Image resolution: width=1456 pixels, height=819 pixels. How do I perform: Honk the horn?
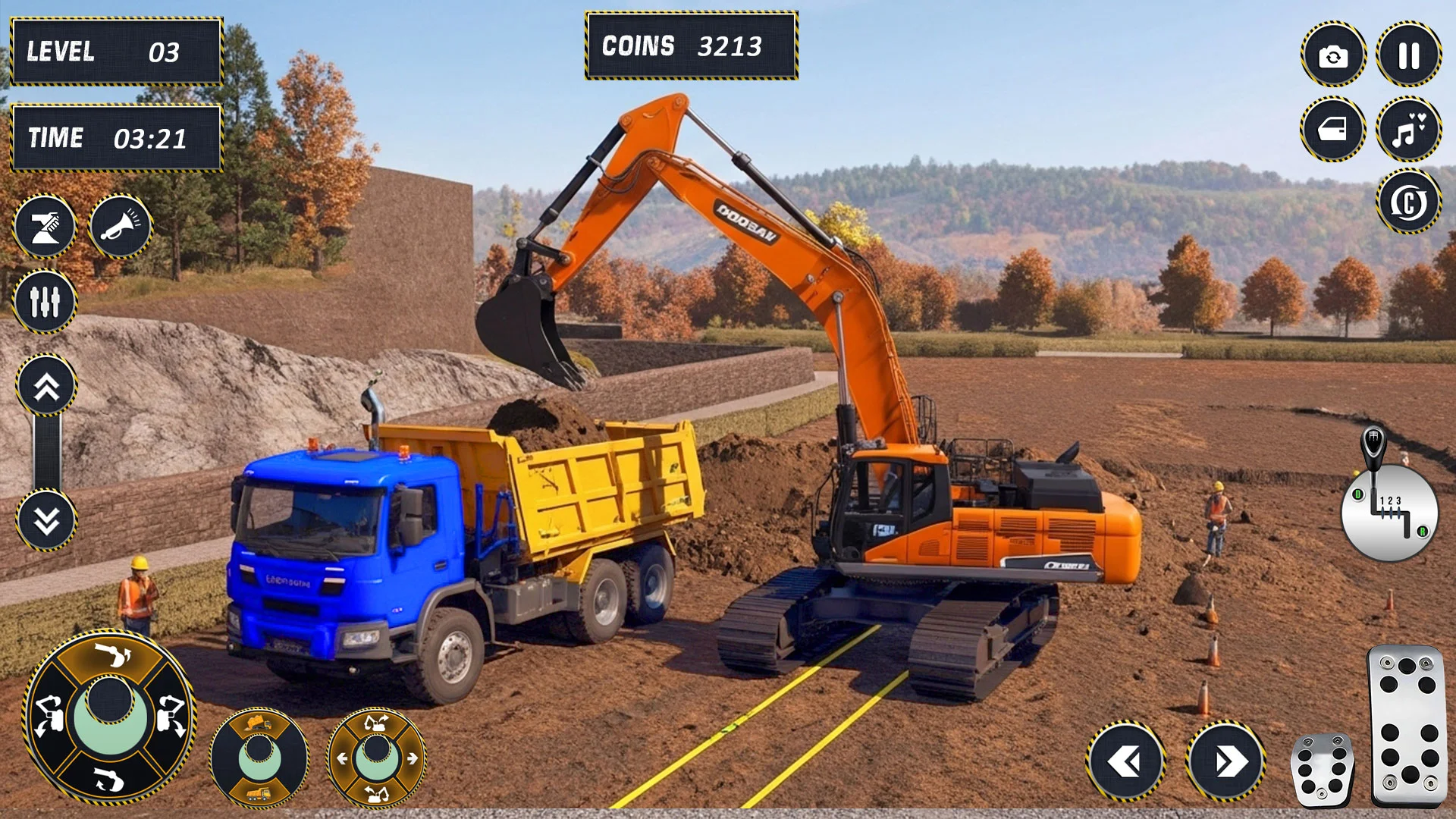pyautogui.click(x=121, y=226)
